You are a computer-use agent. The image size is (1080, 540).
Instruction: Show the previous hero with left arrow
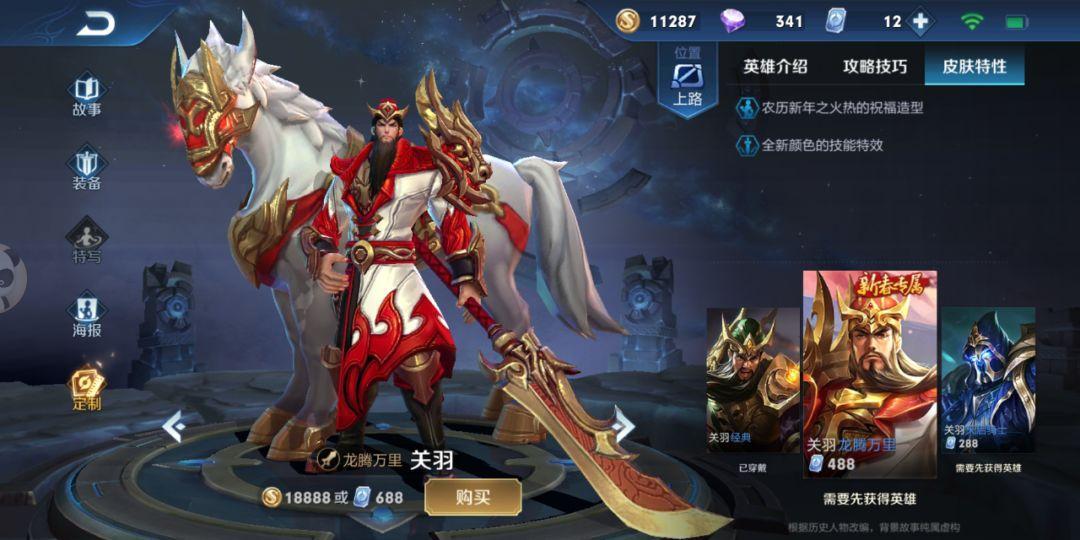coord(173,427)
